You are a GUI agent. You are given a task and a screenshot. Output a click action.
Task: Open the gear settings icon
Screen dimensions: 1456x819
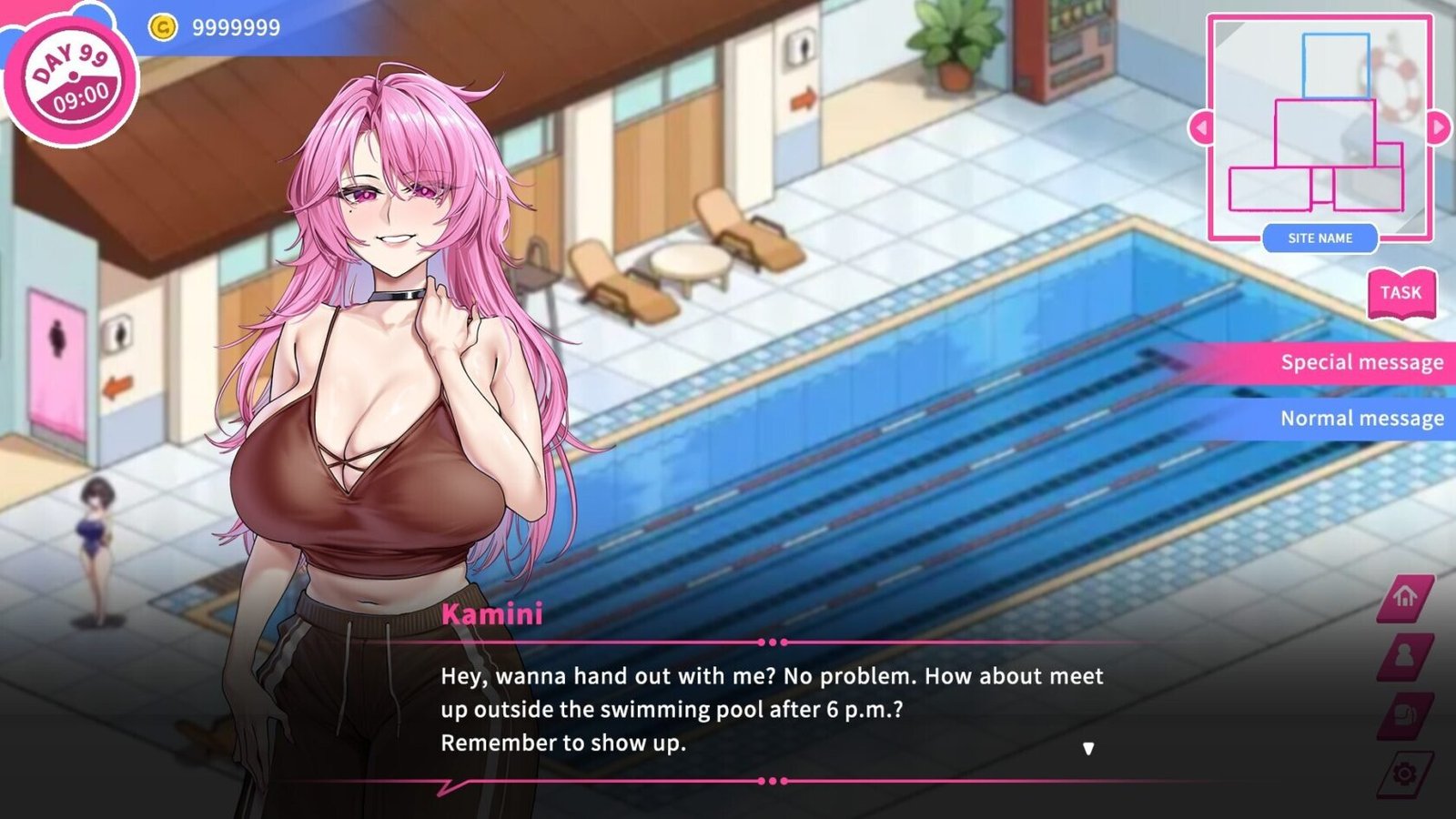(1405, 773)
